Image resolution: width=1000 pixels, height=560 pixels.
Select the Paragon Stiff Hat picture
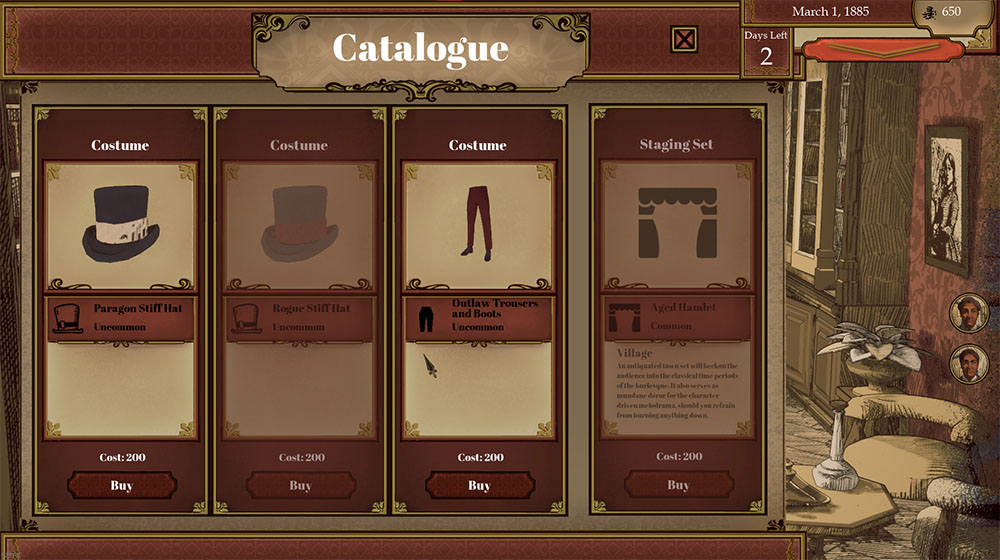click(121, 226)
